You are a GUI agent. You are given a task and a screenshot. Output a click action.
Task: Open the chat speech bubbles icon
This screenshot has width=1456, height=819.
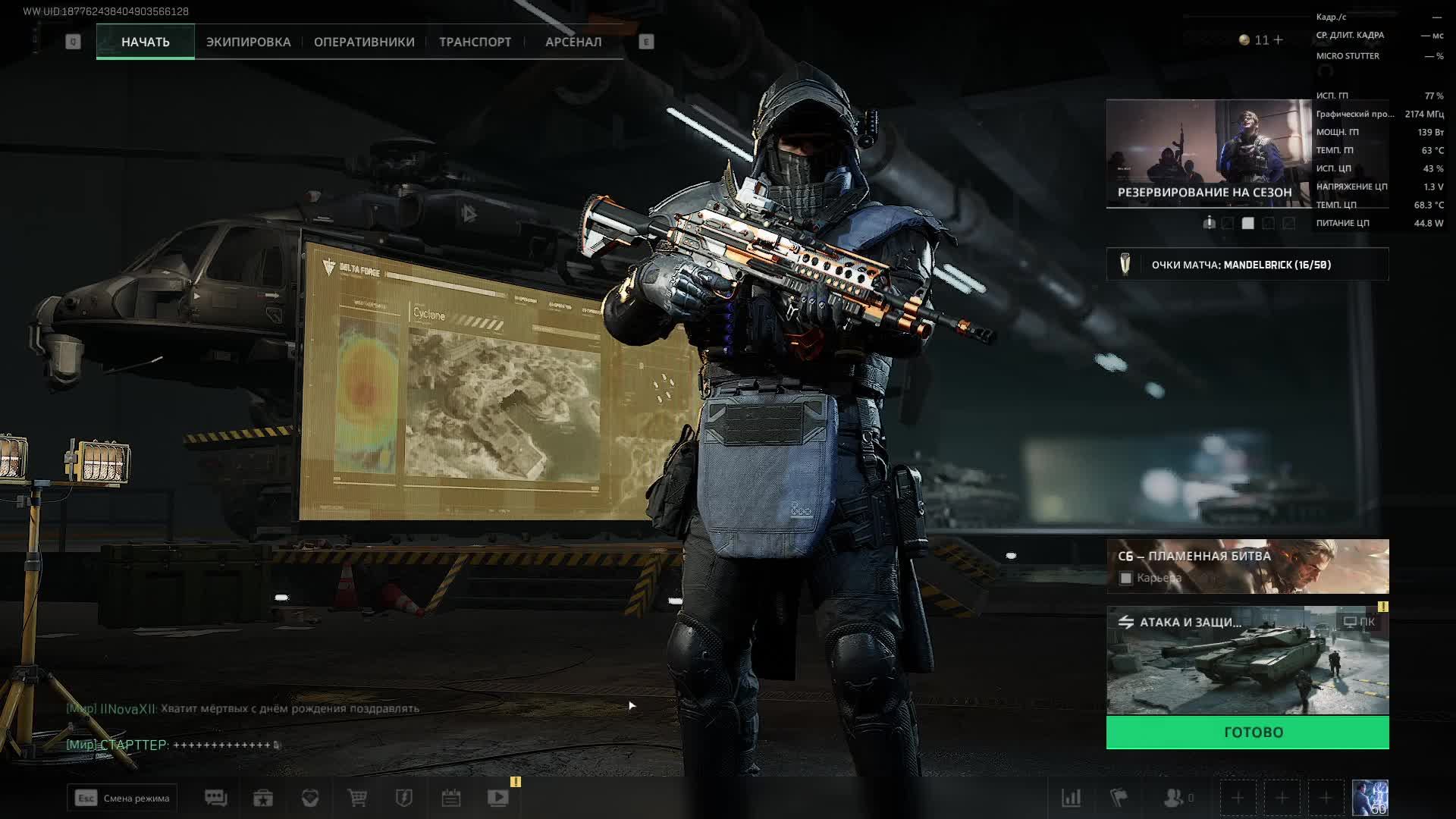point(215,798)
